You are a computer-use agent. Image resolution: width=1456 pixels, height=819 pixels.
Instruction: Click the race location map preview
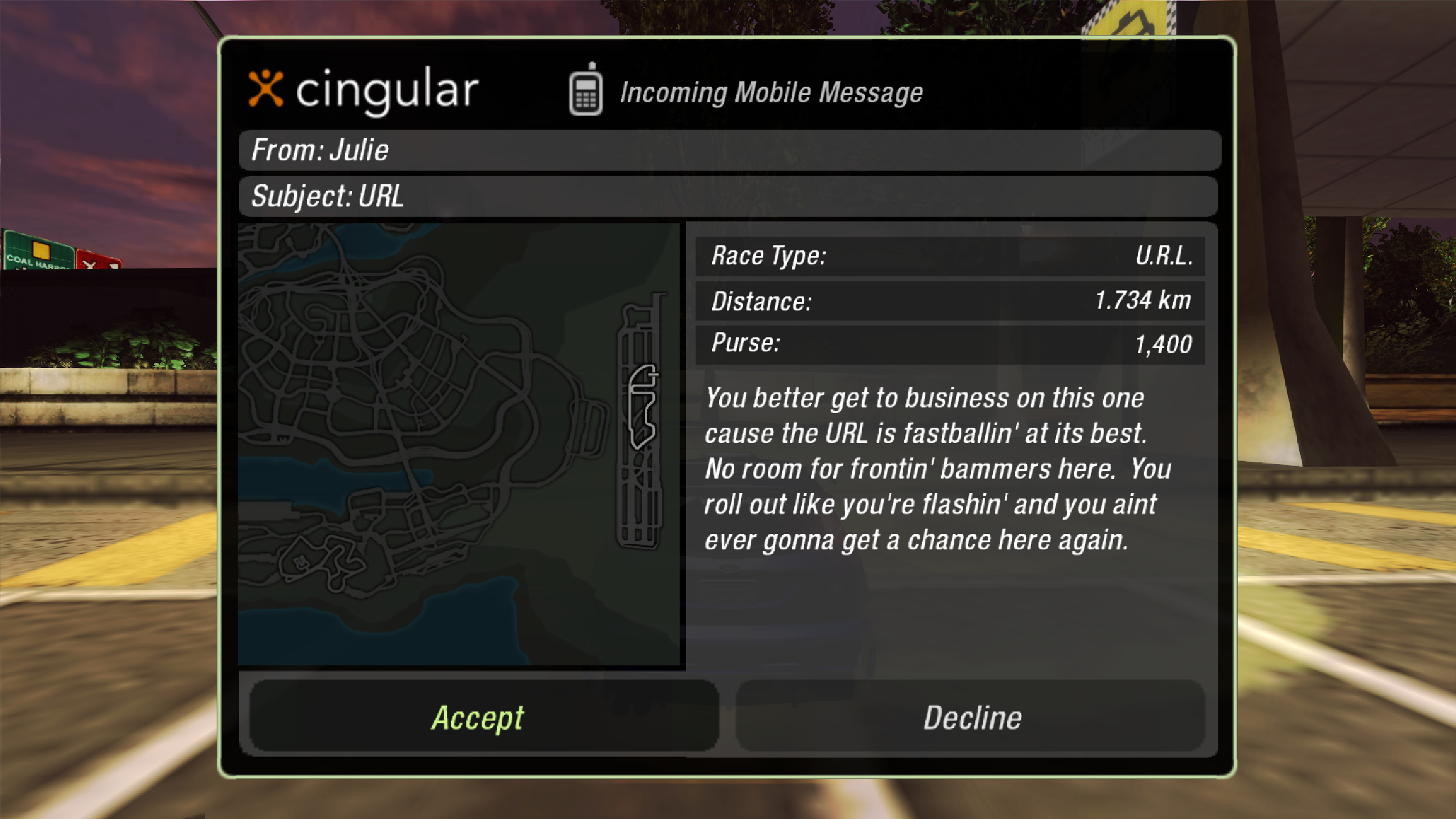pos(460,444)
